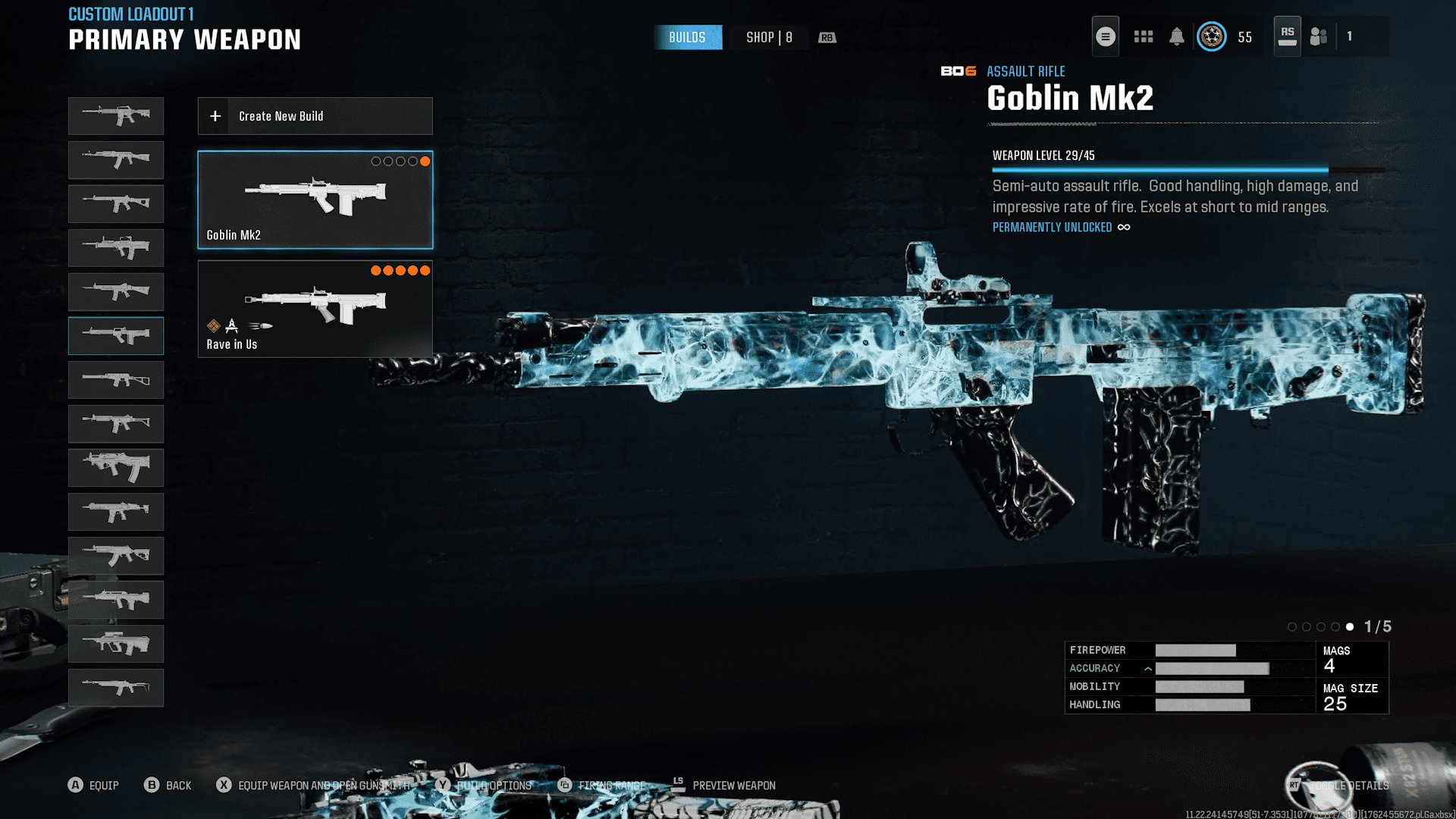Open the social/friends icon near player count
The width and height of the screenshot is (1456, 819).
(1317, 36)
